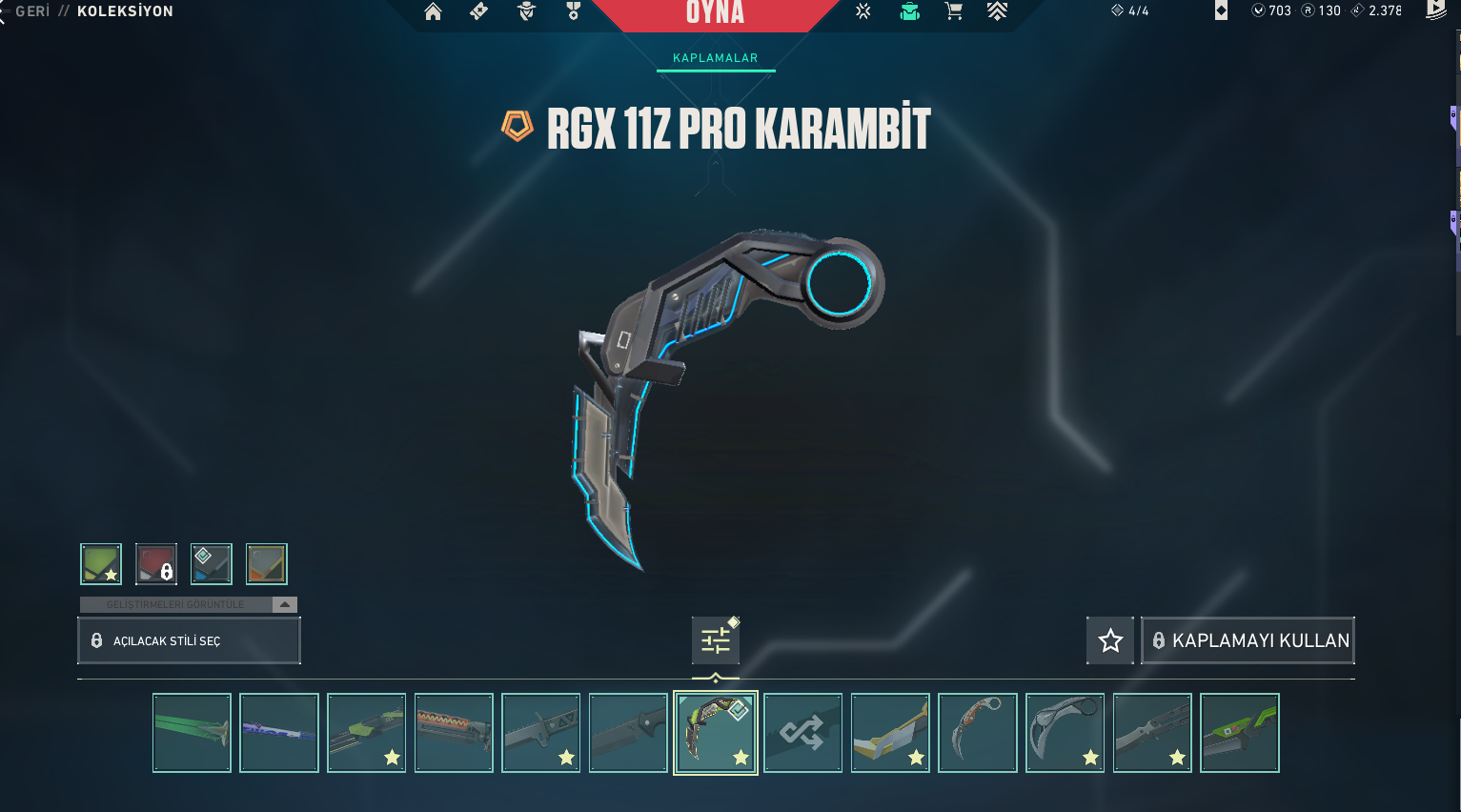Start a match with the OYNA button
1461x812 pixels.
coord(715,13)
